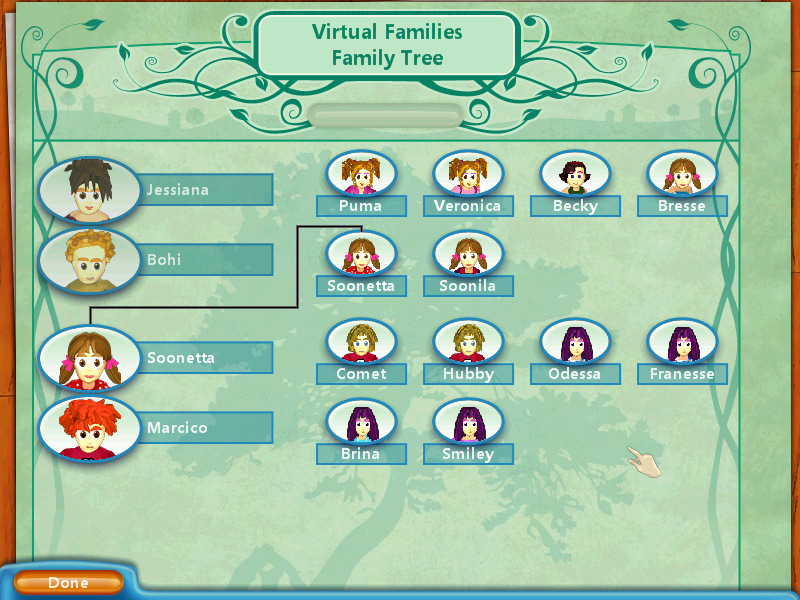
Task: Choose Bohi's portrait
Action: pyautogui.click(x=89, y=260)
